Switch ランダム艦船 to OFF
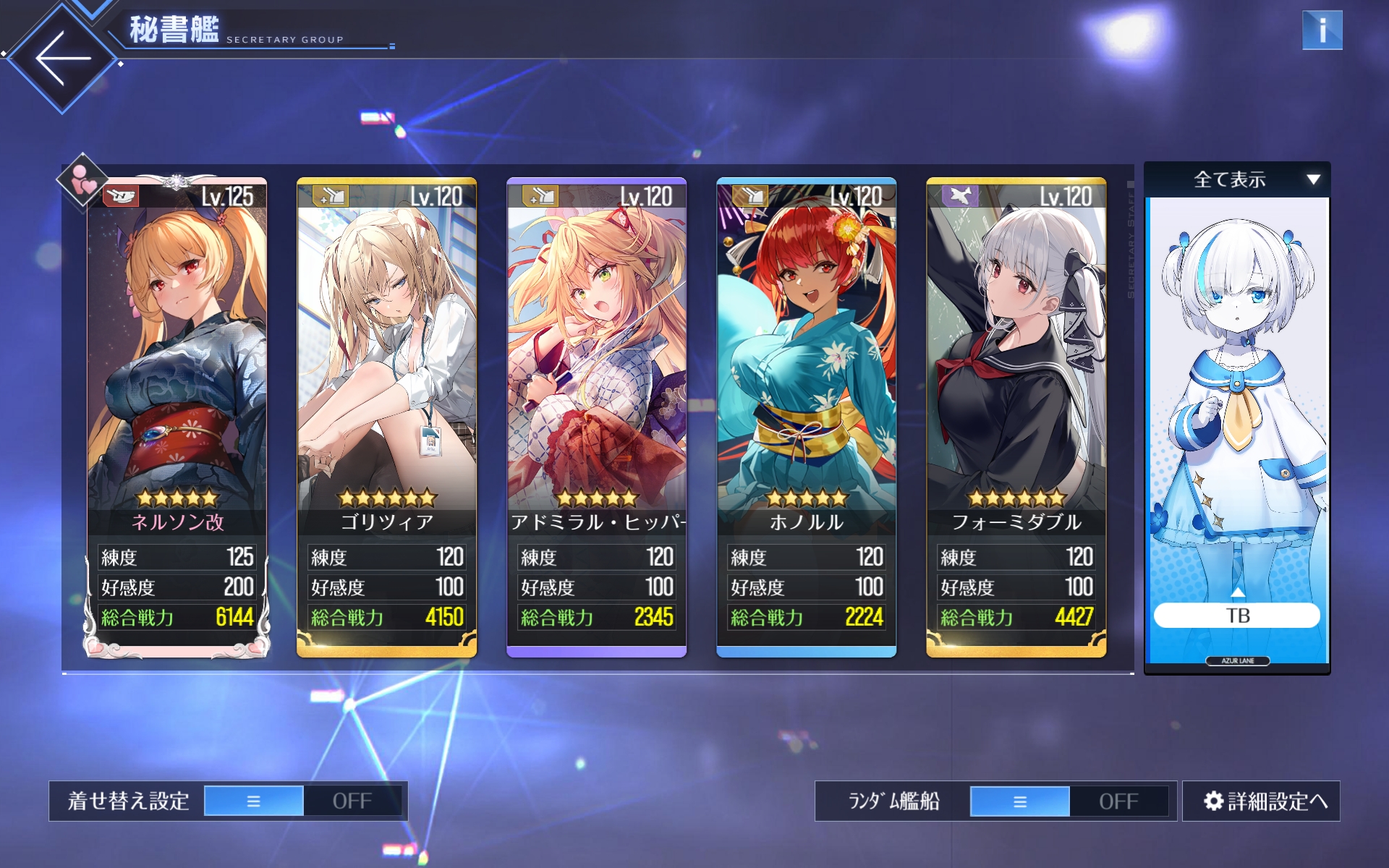The width and height of the screenshot is (1389, 868). [x=1118, y=801]
